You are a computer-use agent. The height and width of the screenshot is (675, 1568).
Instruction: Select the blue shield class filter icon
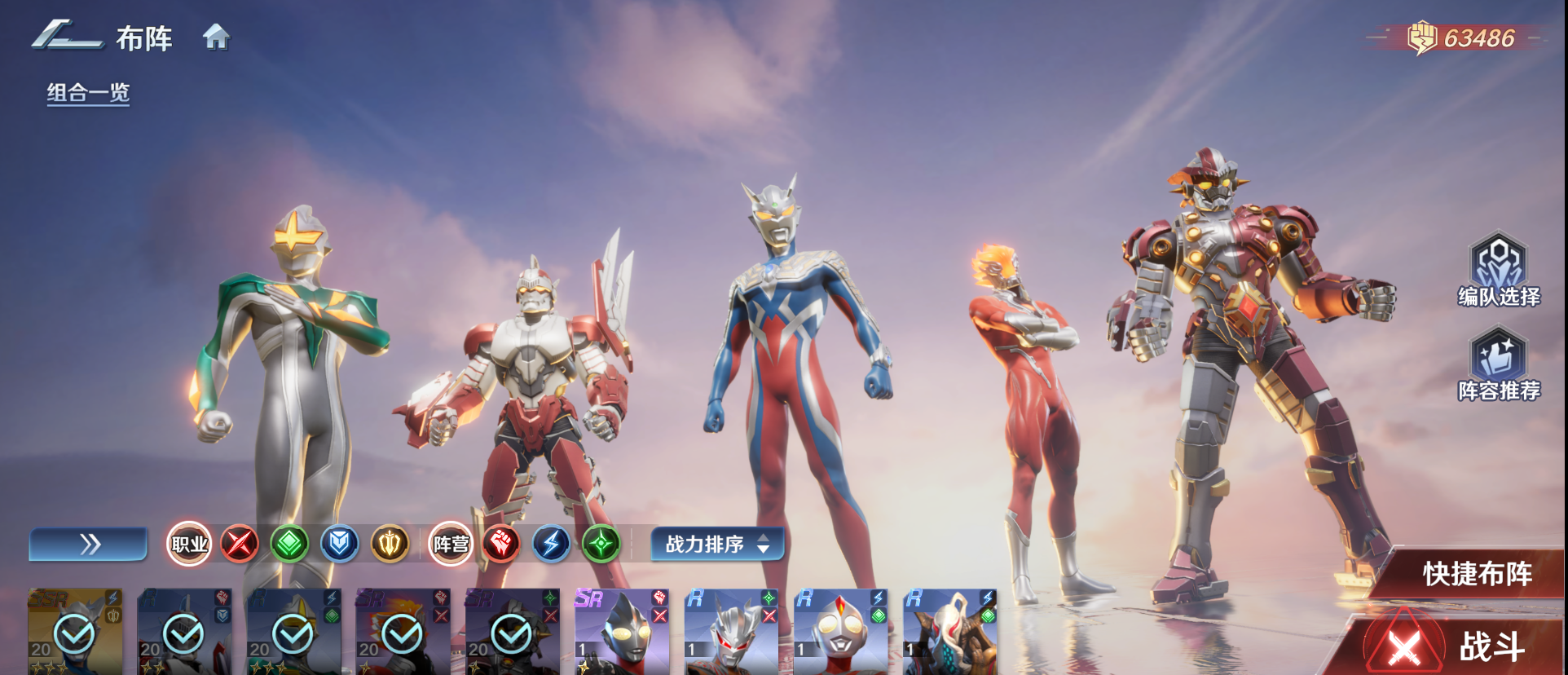coord(340,544)
